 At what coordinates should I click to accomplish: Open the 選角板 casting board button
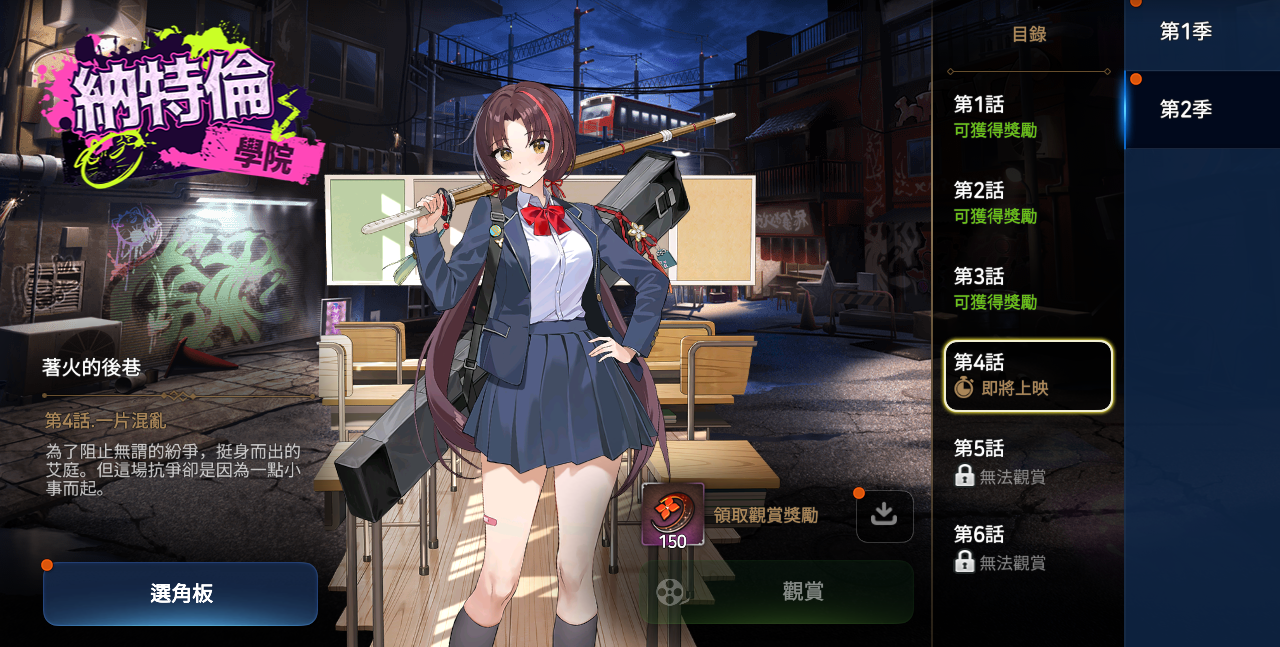[180, 593]
